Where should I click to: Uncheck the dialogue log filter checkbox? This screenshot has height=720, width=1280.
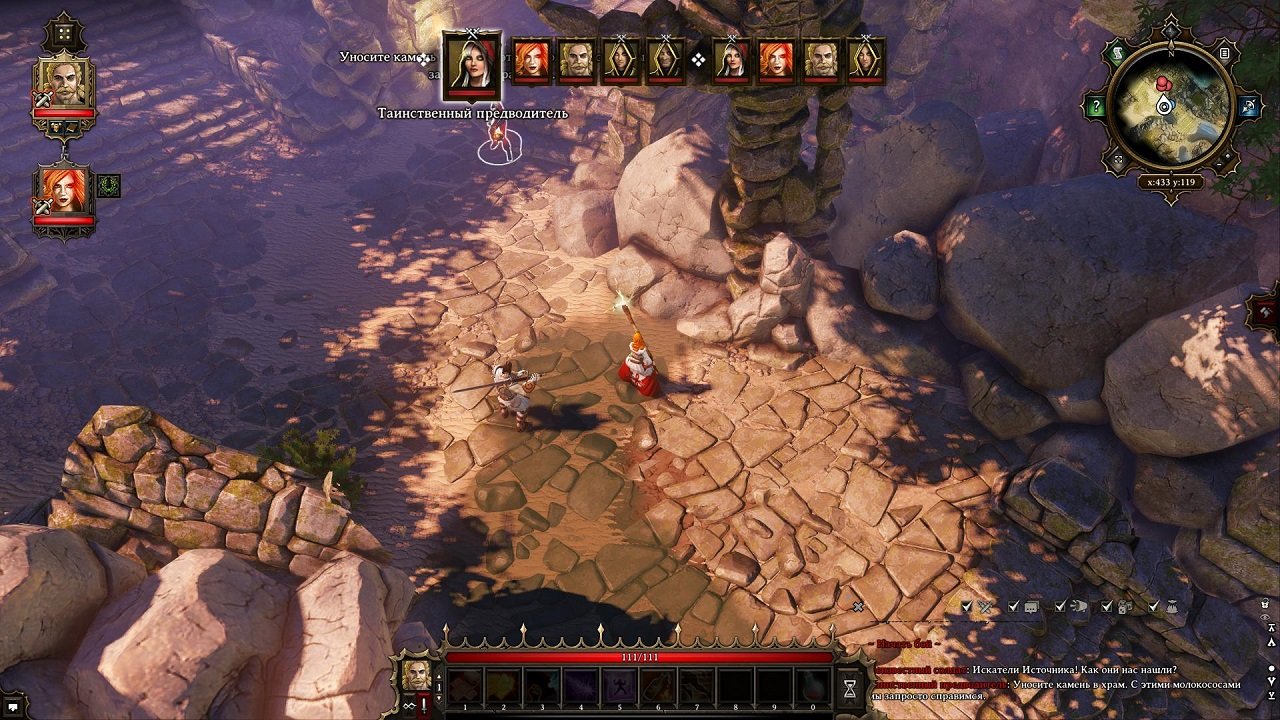coord(1013,606)
